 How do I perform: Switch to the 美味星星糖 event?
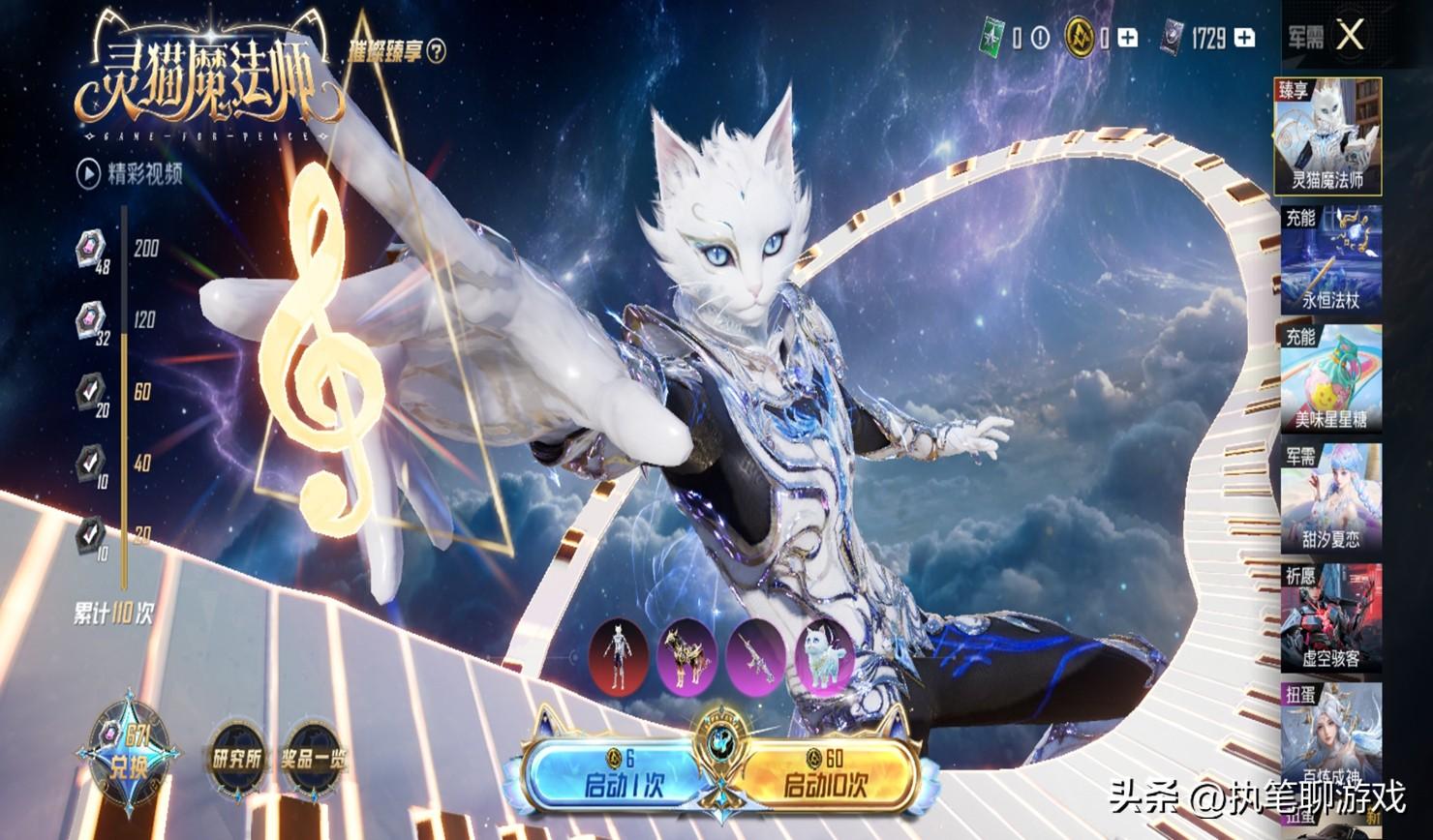point(1330,379)
